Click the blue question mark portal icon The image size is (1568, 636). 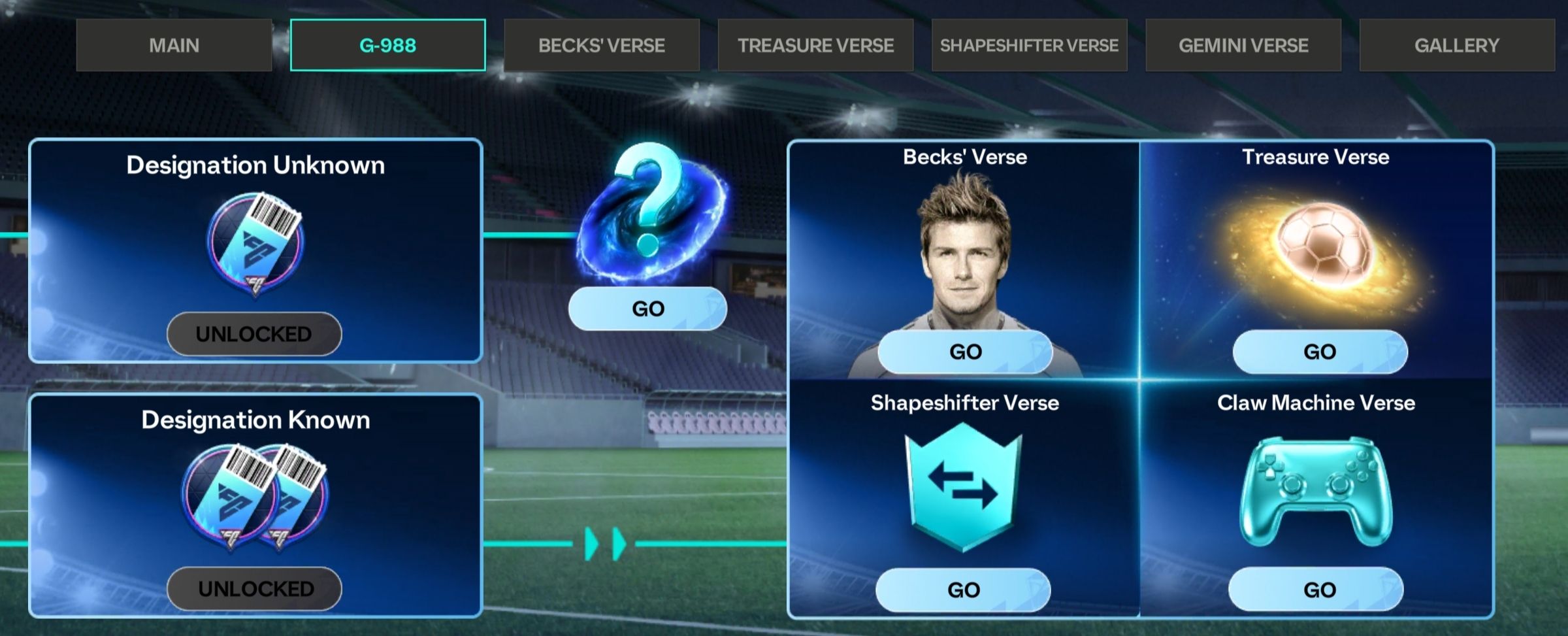coord(651,212)
